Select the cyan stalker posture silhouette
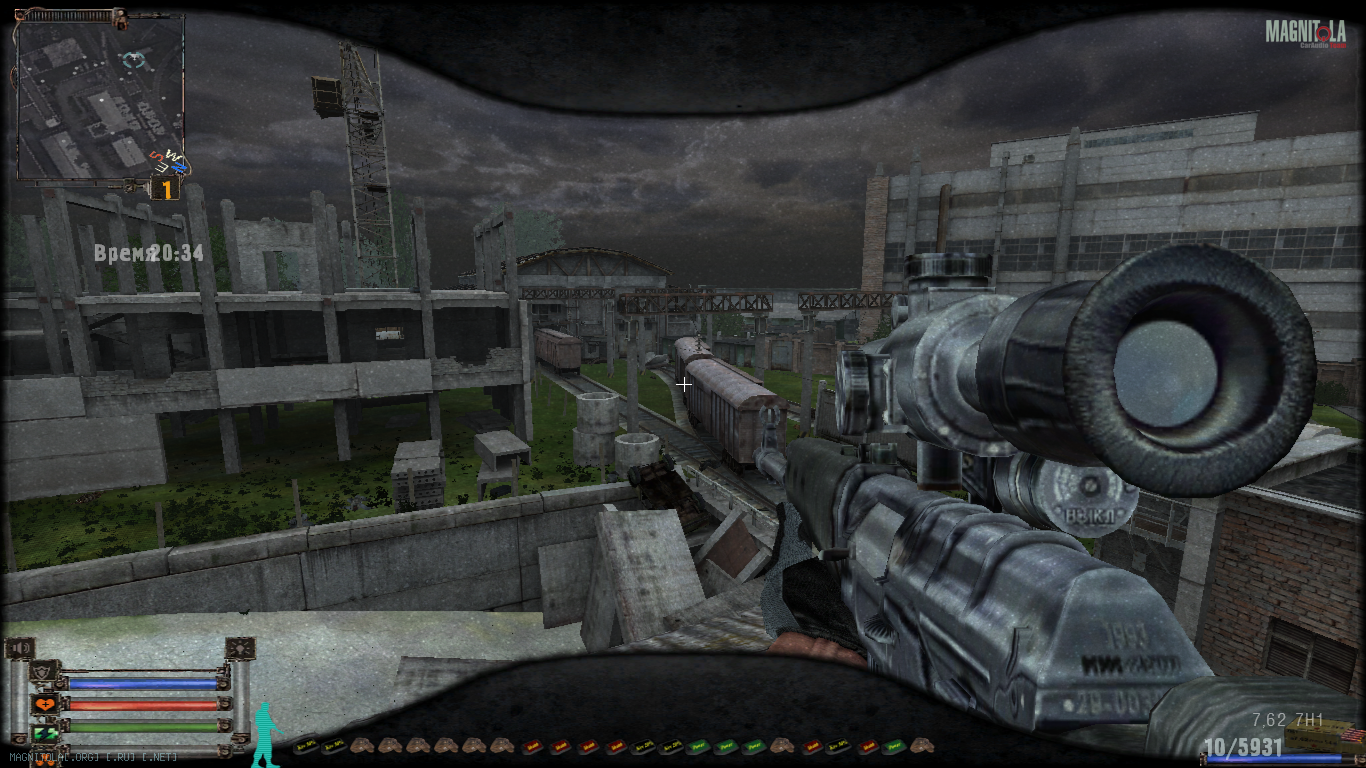 point(265,733)
